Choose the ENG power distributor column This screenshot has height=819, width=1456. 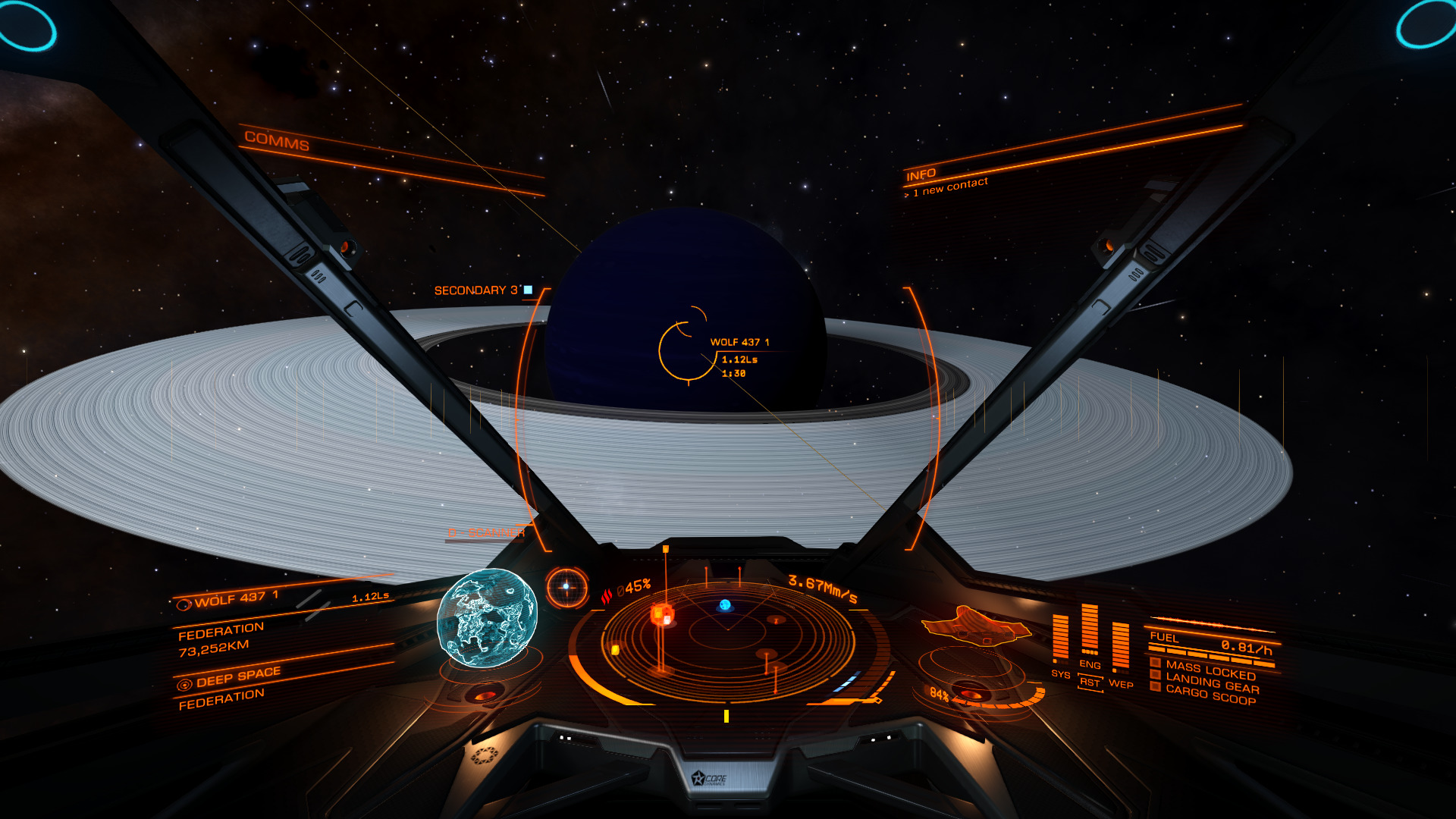coord(1090,631)
